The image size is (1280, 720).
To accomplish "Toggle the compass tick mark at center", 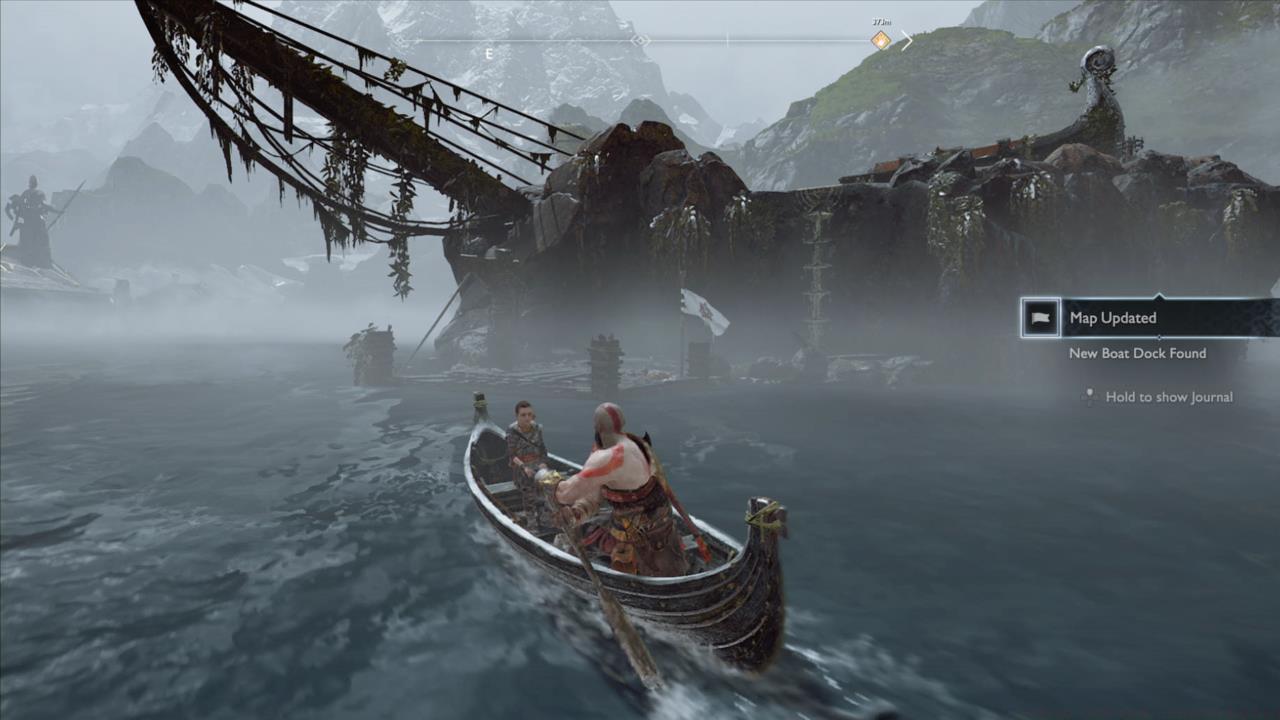I will tap(727, 39).
